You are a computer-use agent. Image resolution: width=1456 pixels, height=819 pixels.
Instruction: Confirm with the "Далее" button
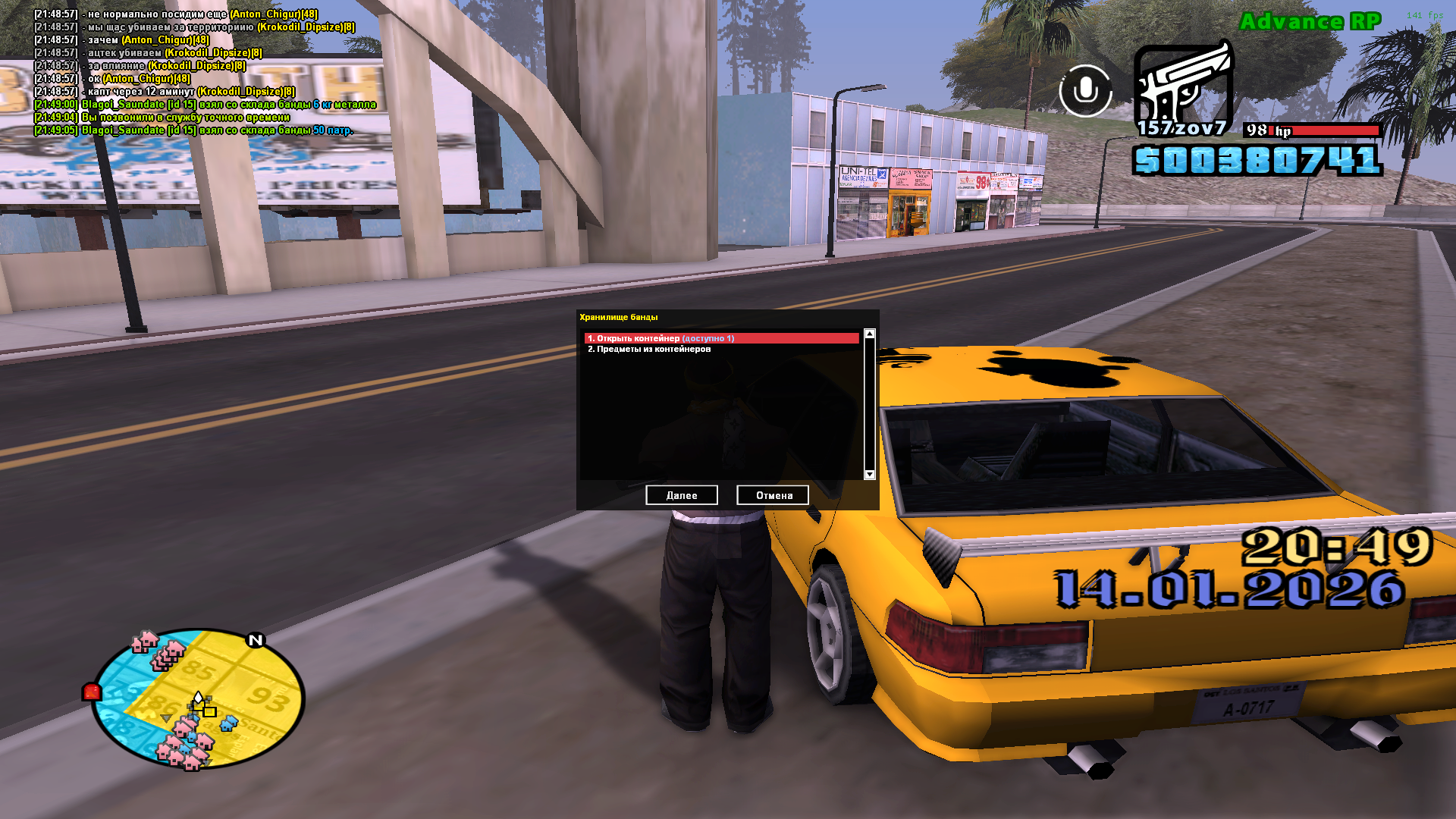click(x=681, y=495)
